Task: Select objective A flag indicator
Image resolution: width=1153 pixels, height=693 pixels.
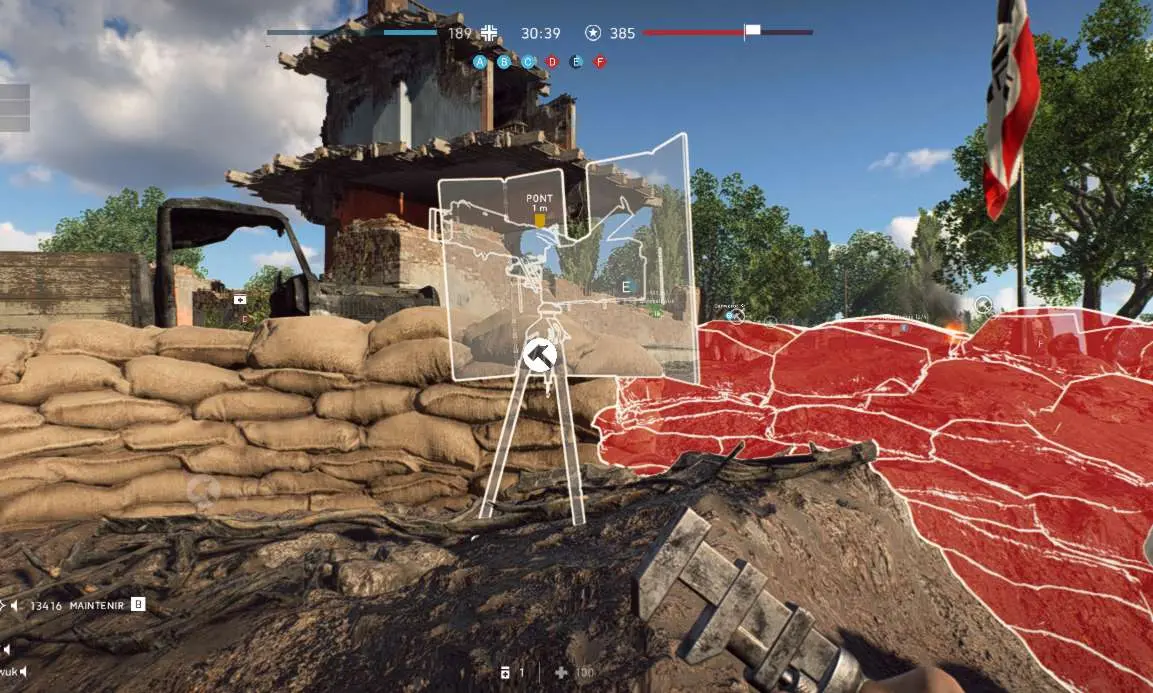Action: pos(480,62)
